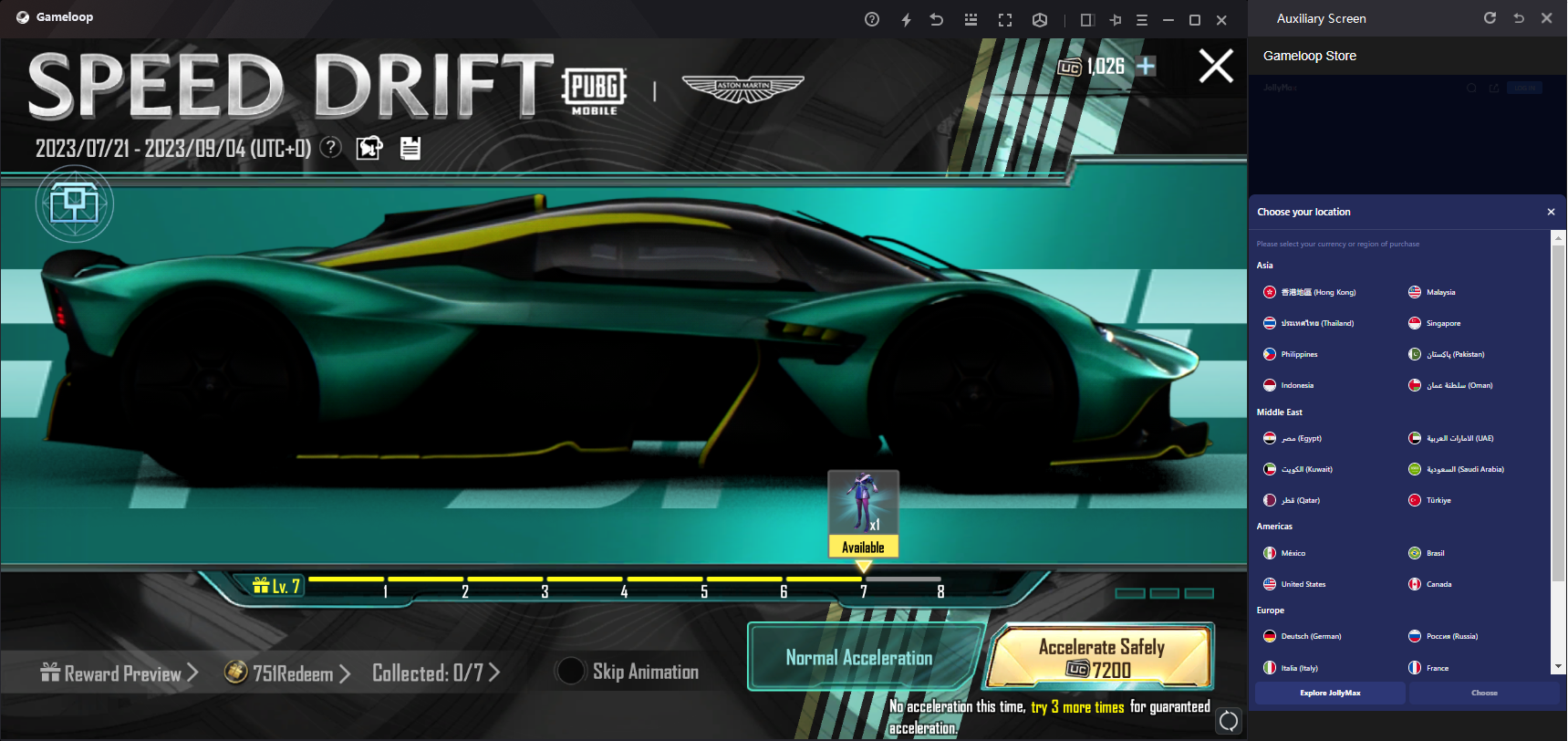Confirm location with the Choose button
Image resolution: width=1568 pixels, height=741 pixels.
(1484, 693)
